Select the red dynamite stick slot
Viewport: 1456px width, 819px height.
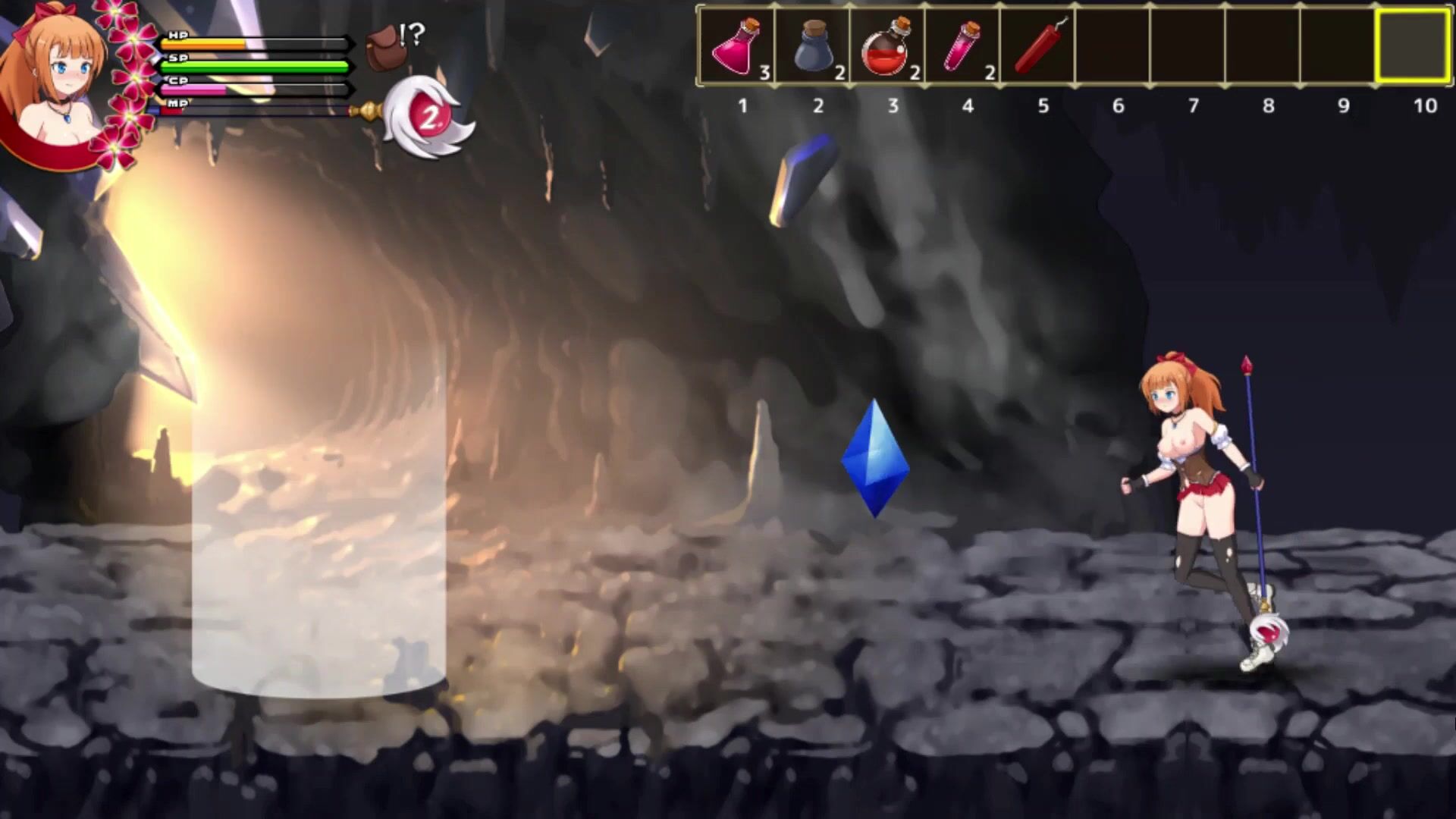click(x=1037, y=47)
